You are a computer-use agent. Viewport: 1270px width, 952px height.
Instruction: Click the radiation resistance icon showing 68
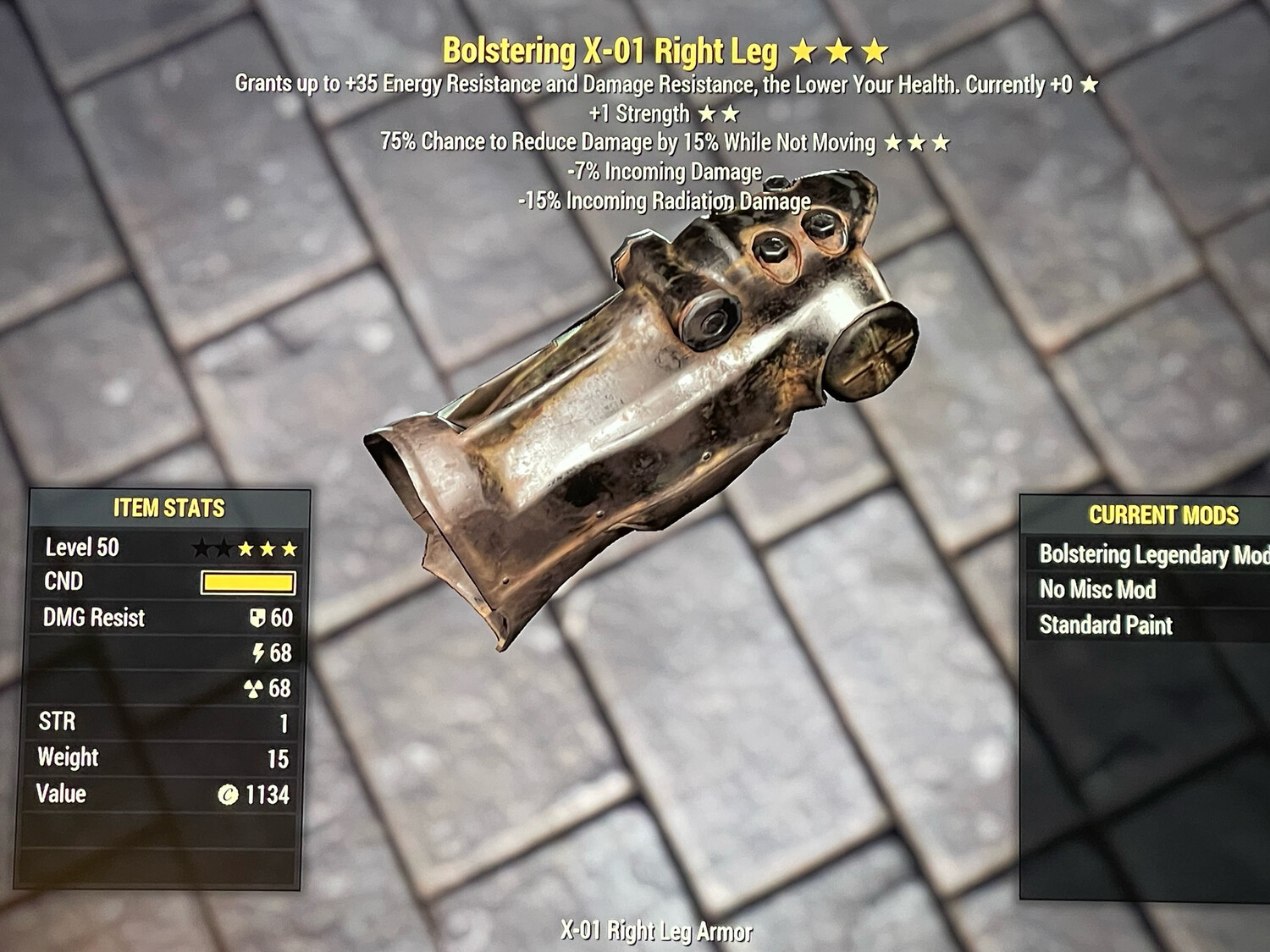(256, 688)
